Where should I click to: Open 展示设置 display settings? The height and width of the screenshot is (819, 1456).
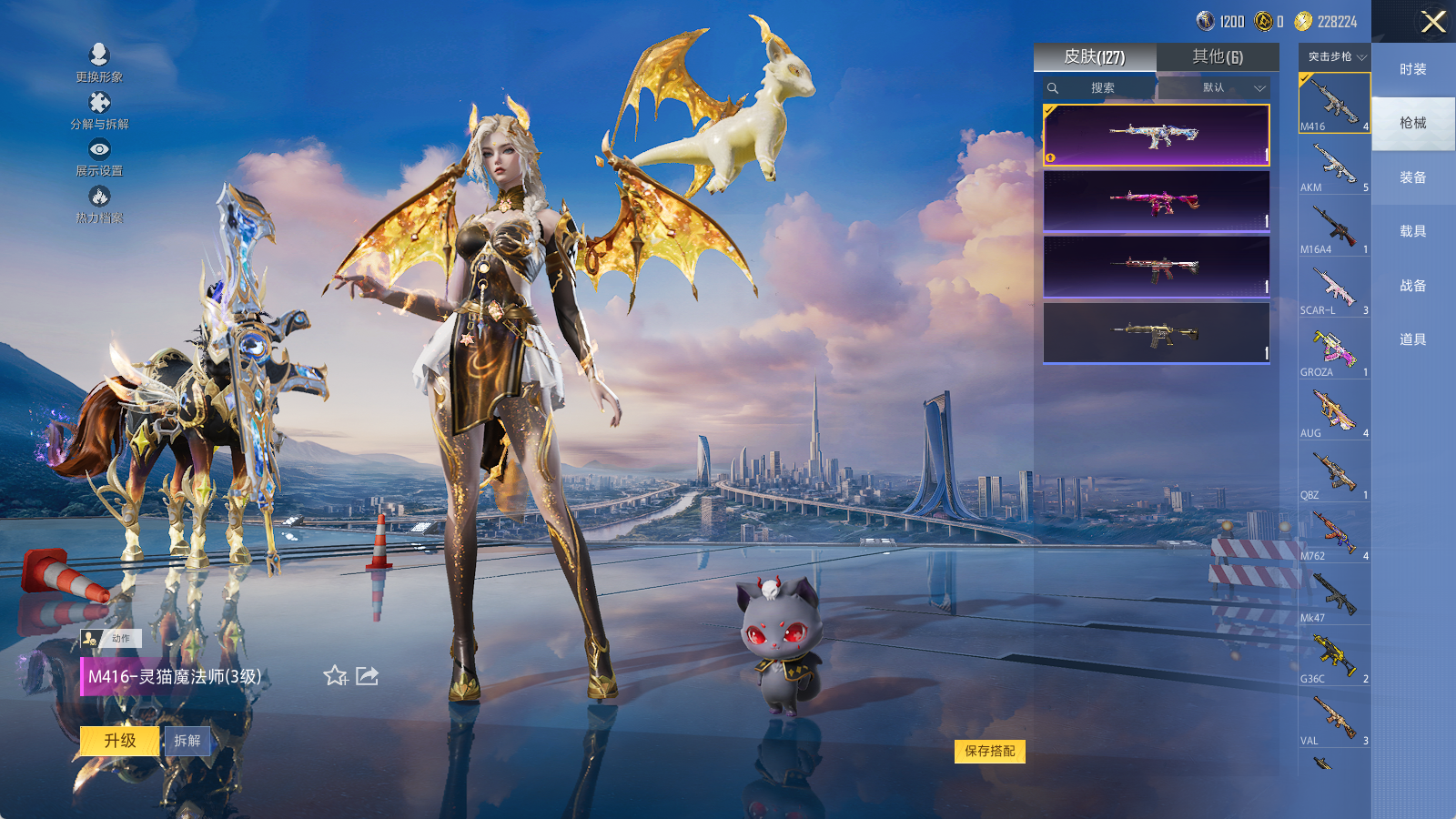(x=99, y=157)
